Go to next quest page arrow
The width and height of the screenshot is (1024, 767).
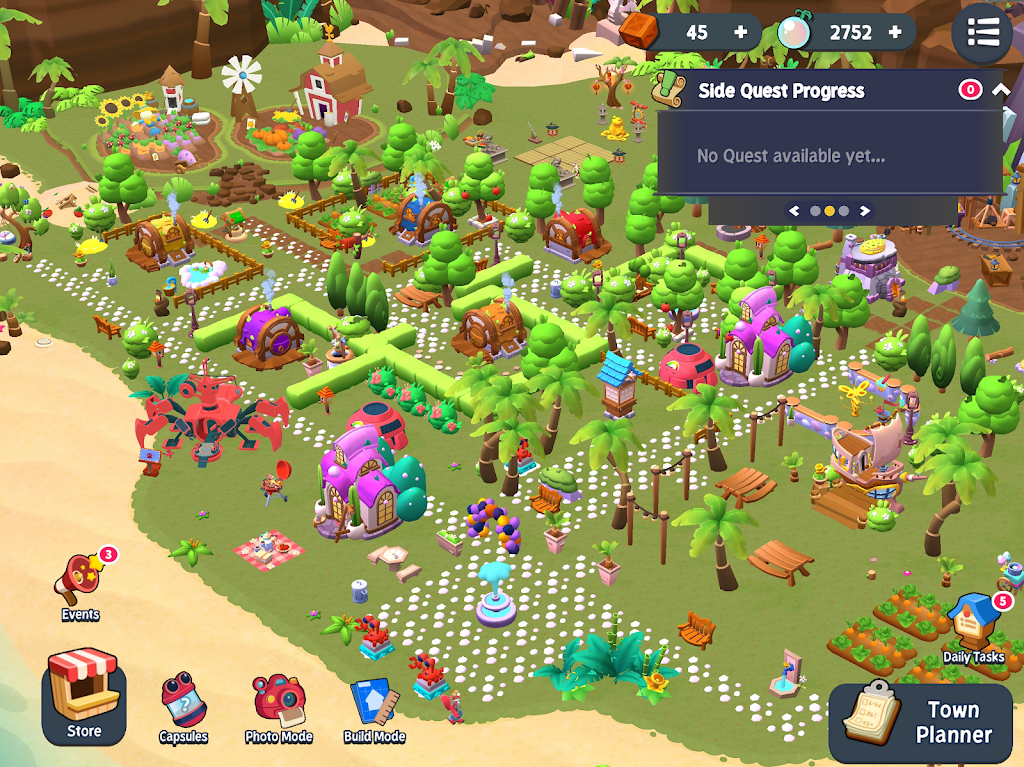coord(864,211)
